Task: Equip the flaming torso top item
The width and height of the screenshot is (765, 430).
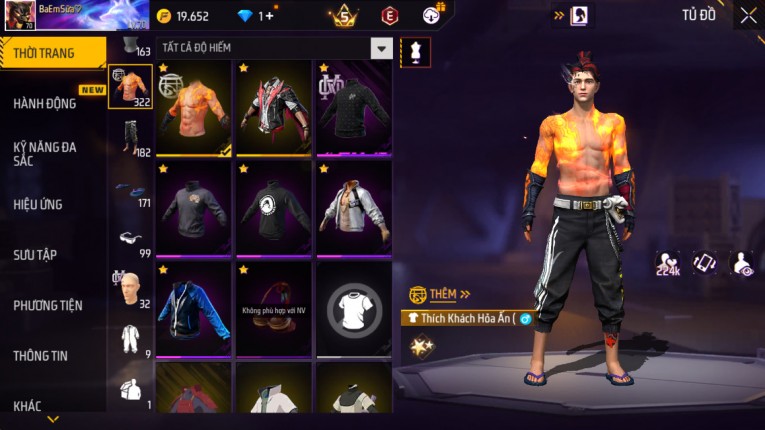Action: point(194,107)
